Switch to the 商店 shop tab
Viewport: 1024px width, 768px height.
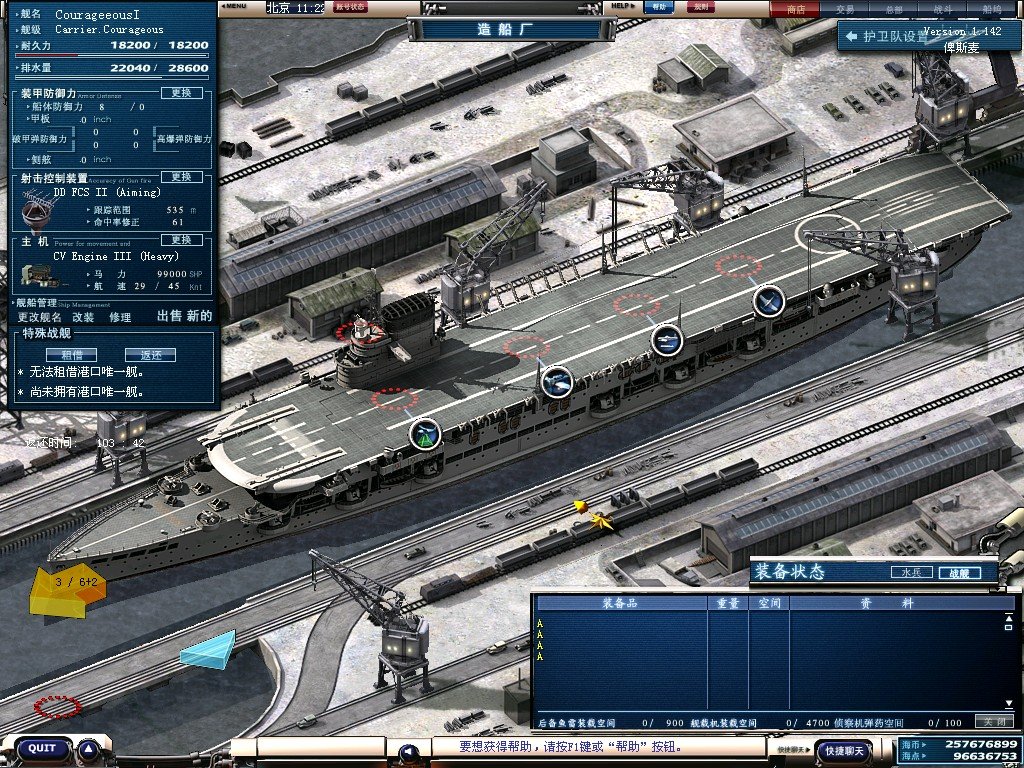pos(796,8)
